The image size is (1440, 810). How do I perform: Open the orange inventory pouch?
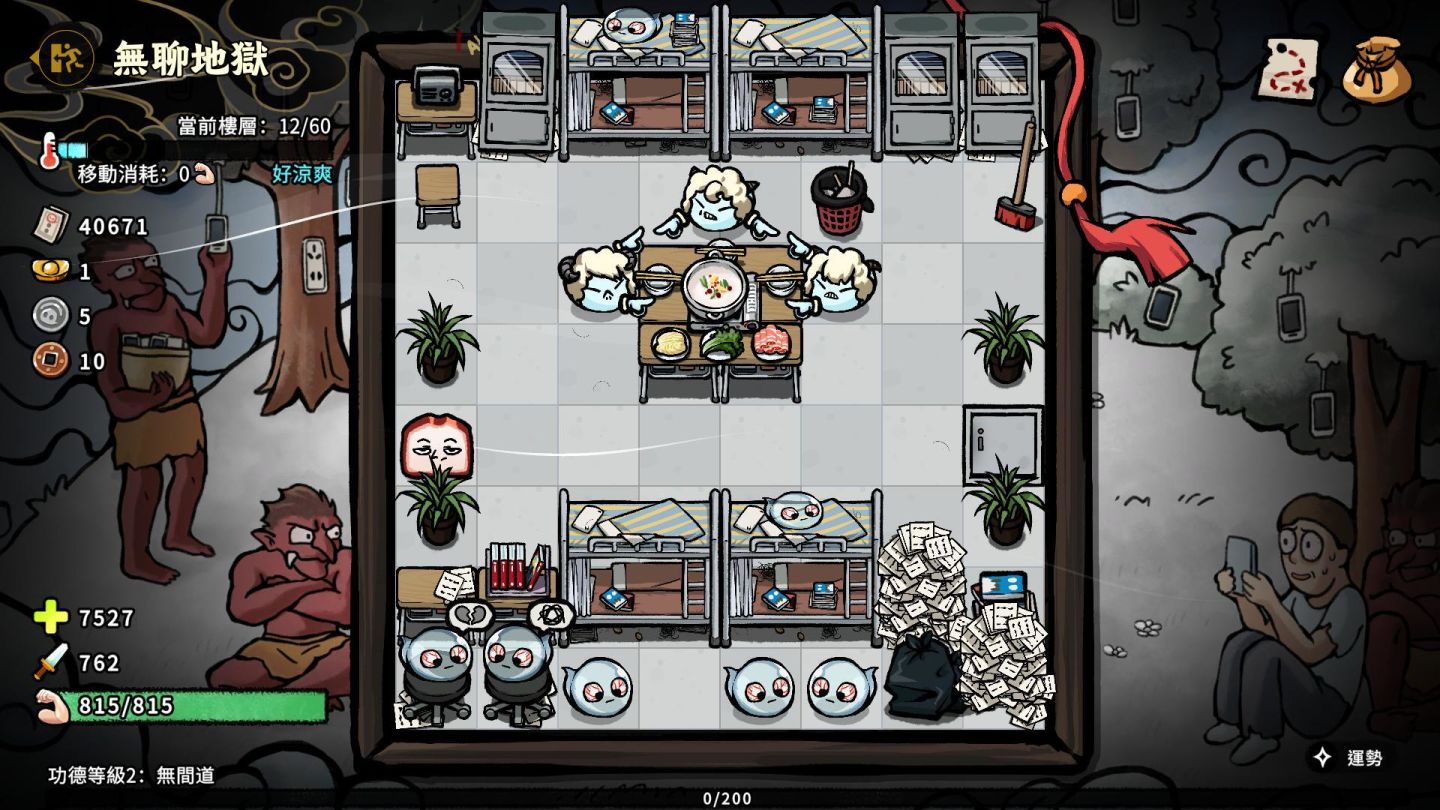(x=1376, y=70)
